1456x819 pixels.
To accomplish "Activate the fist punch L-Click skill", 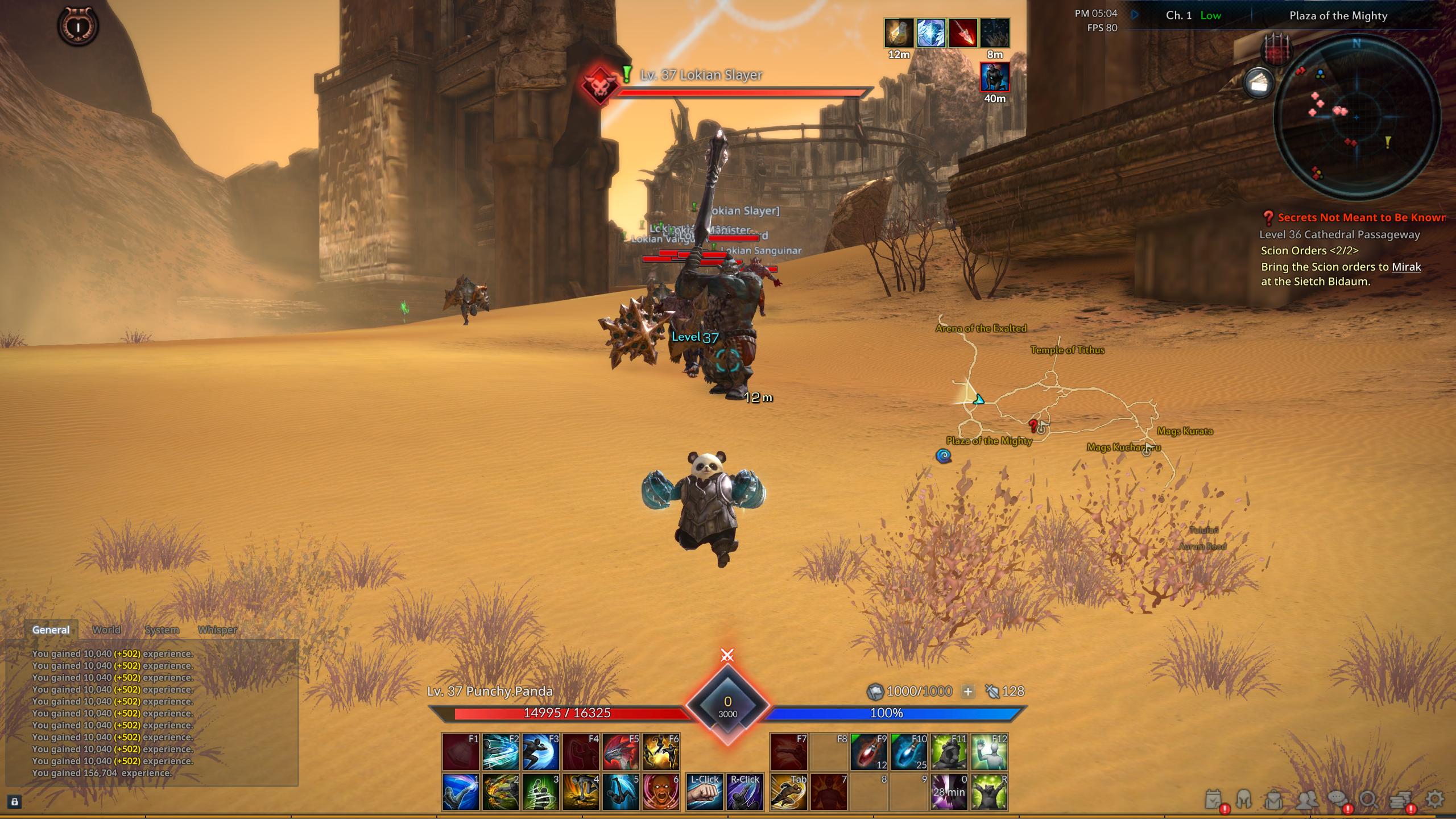I will (704, 792).
